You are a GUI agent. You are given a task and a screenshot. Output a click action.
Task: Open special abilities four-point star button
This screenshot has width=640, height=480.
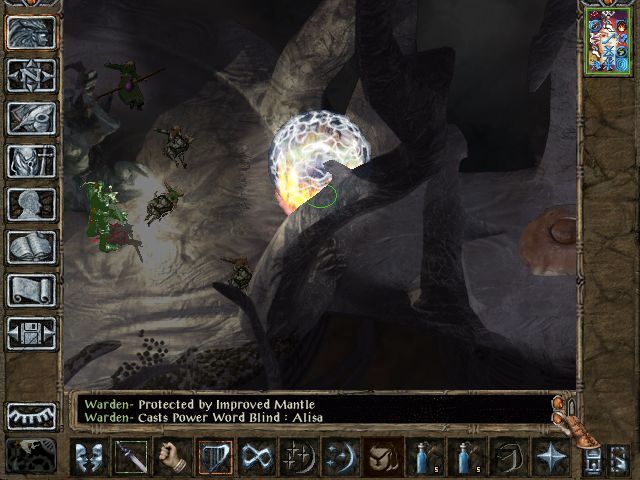(x=551, y=457)
